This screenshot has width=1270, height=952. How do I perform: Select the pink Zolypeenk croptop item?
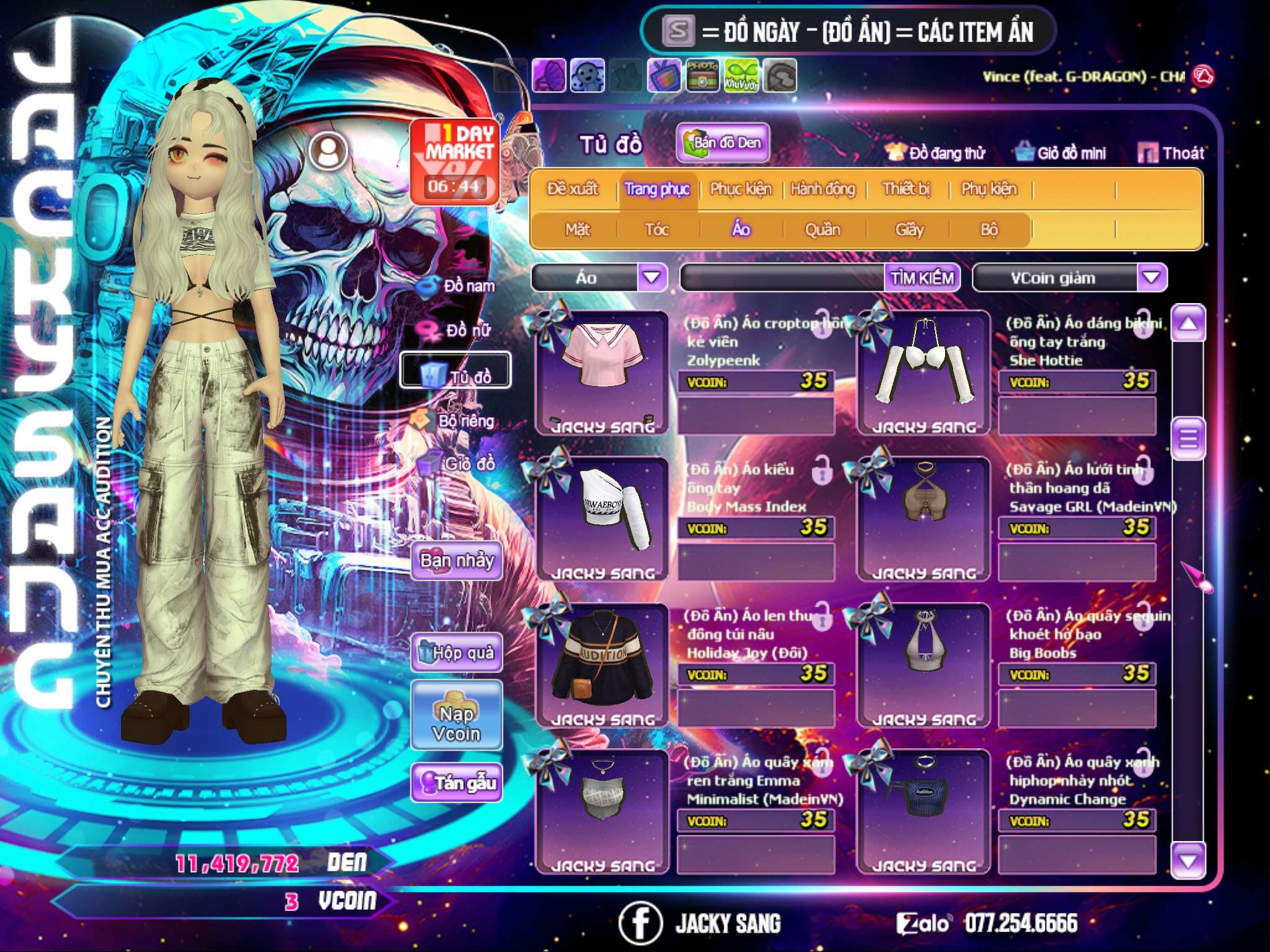602,372
